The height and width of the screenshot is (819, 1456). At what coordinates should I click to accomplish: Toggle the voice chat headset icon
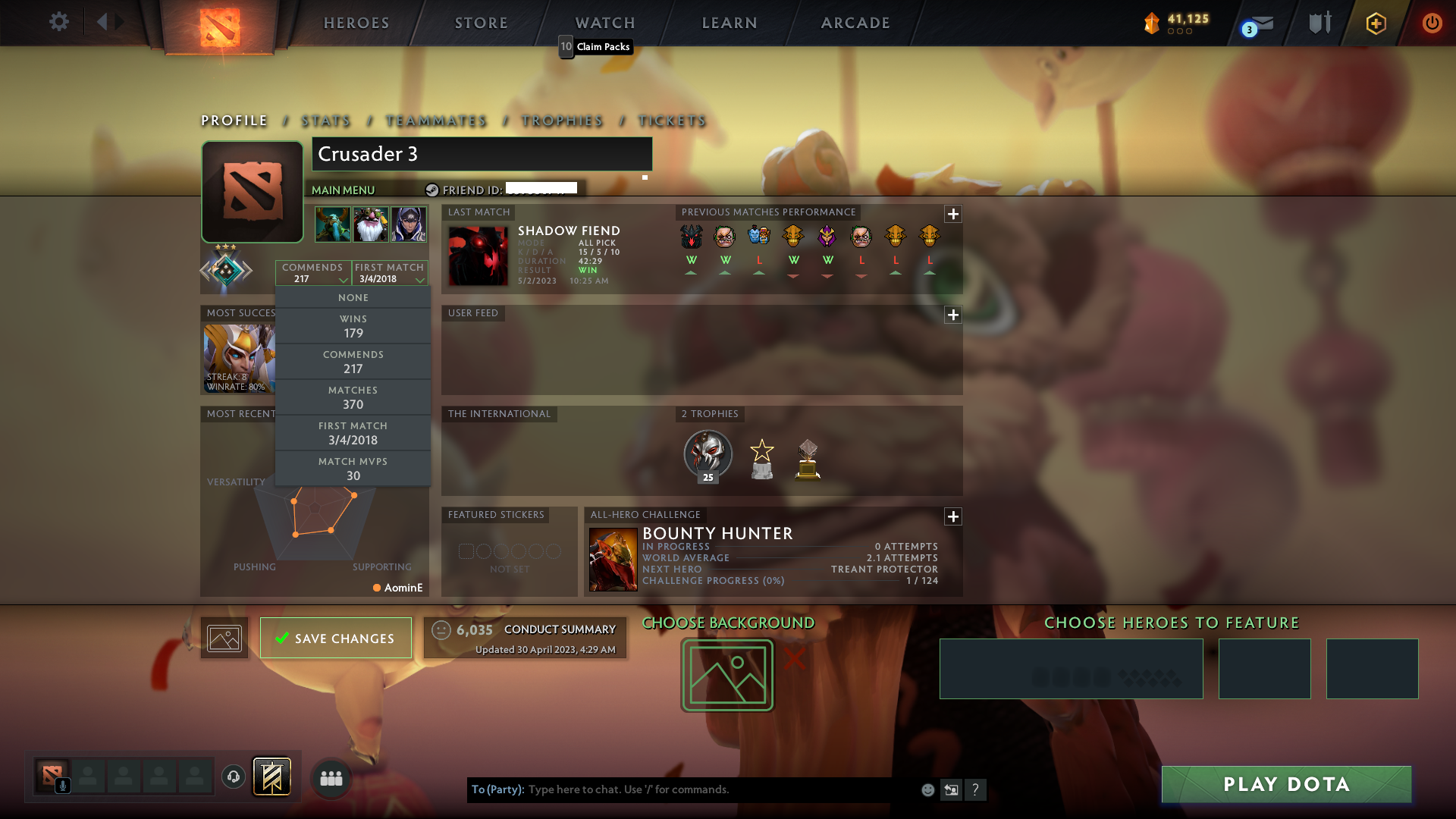point(232,777)
